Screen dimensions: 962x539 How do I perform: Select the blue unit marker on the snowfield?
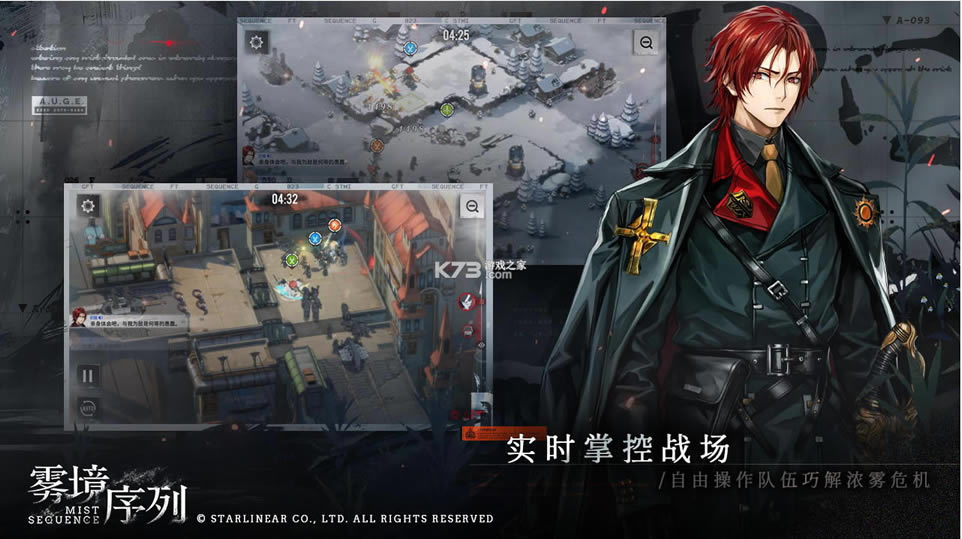pyautogui.click(x=409, y=48)
